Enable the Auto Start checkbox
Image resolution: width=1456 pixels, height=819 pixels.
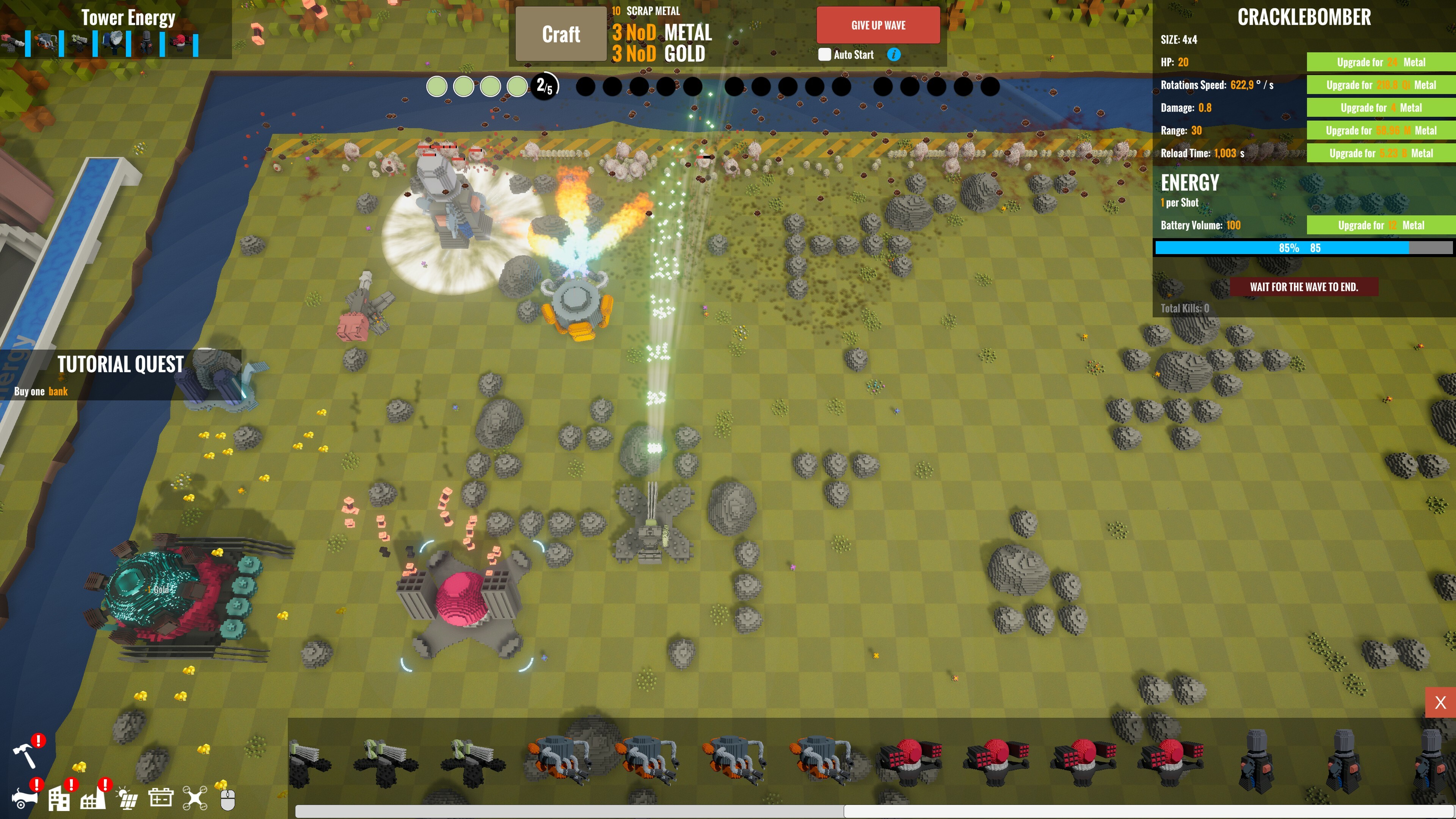tap(826, 54)
